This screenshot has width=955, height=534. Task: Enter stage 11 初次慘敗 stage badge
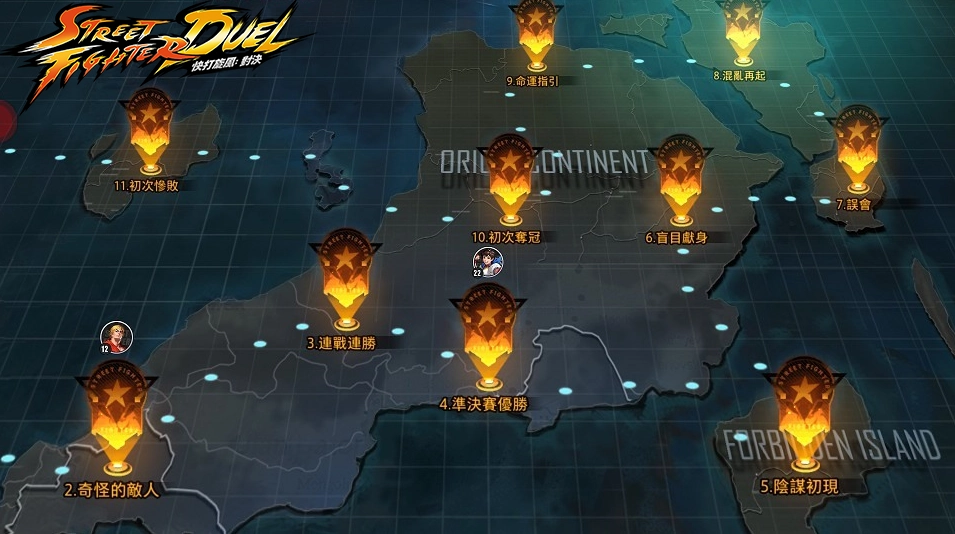click(152, 130)
